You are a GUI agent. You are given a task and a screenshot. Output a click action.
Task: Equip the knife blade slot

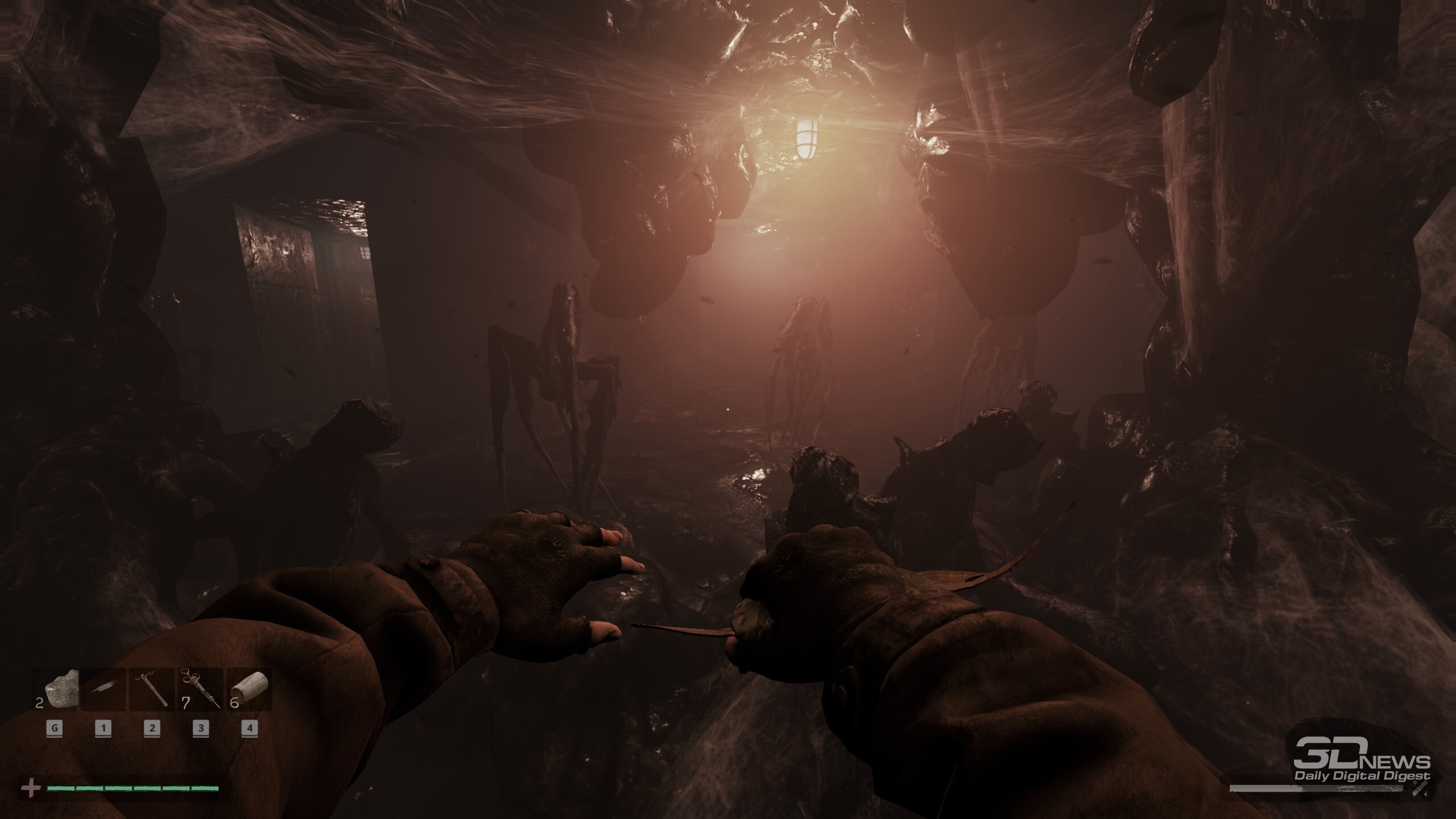[x=104, y=689]
